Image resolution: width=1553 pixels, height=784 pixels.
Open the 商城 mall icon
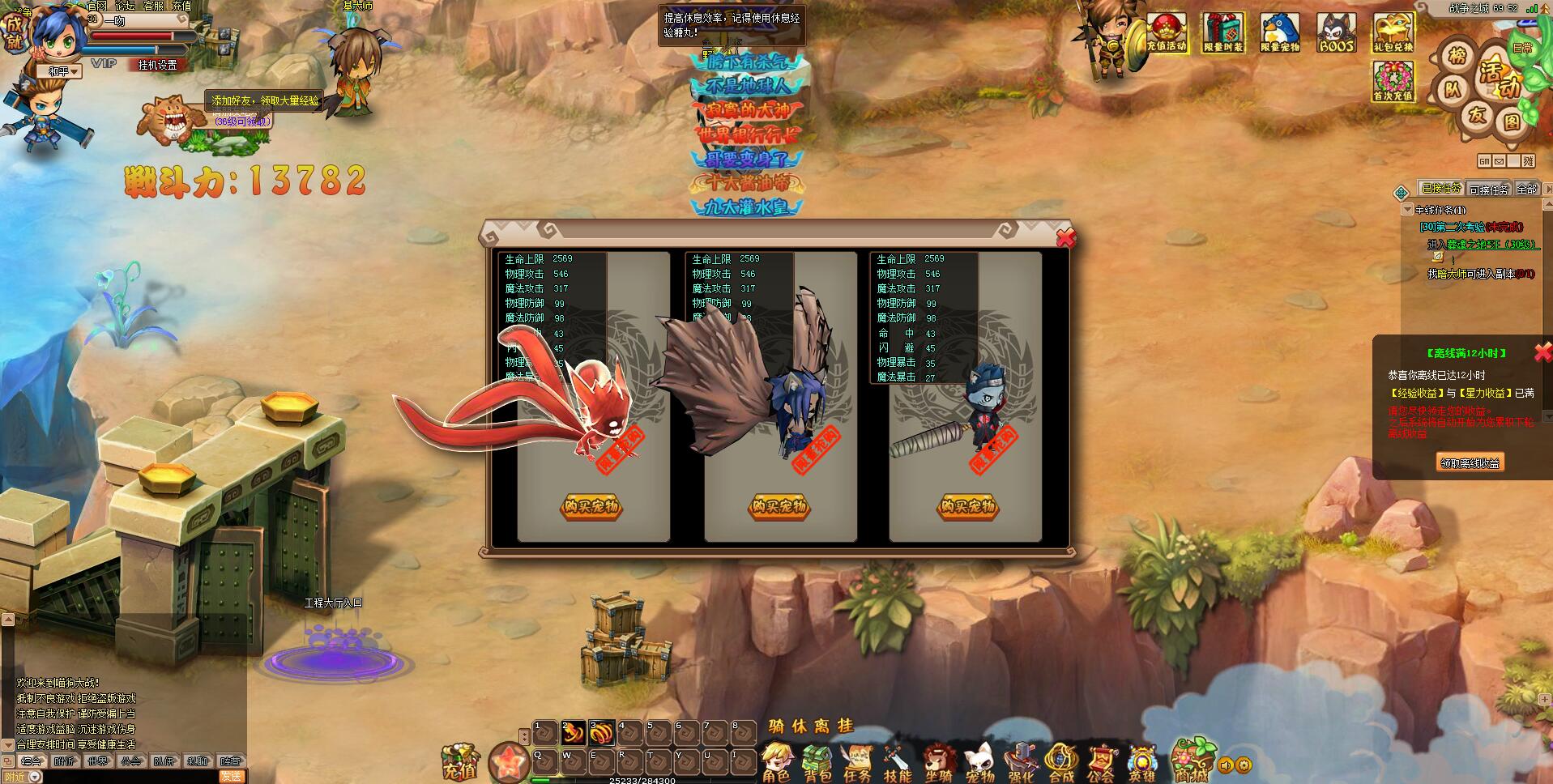pyautogui.click(x=1193, y=757)
